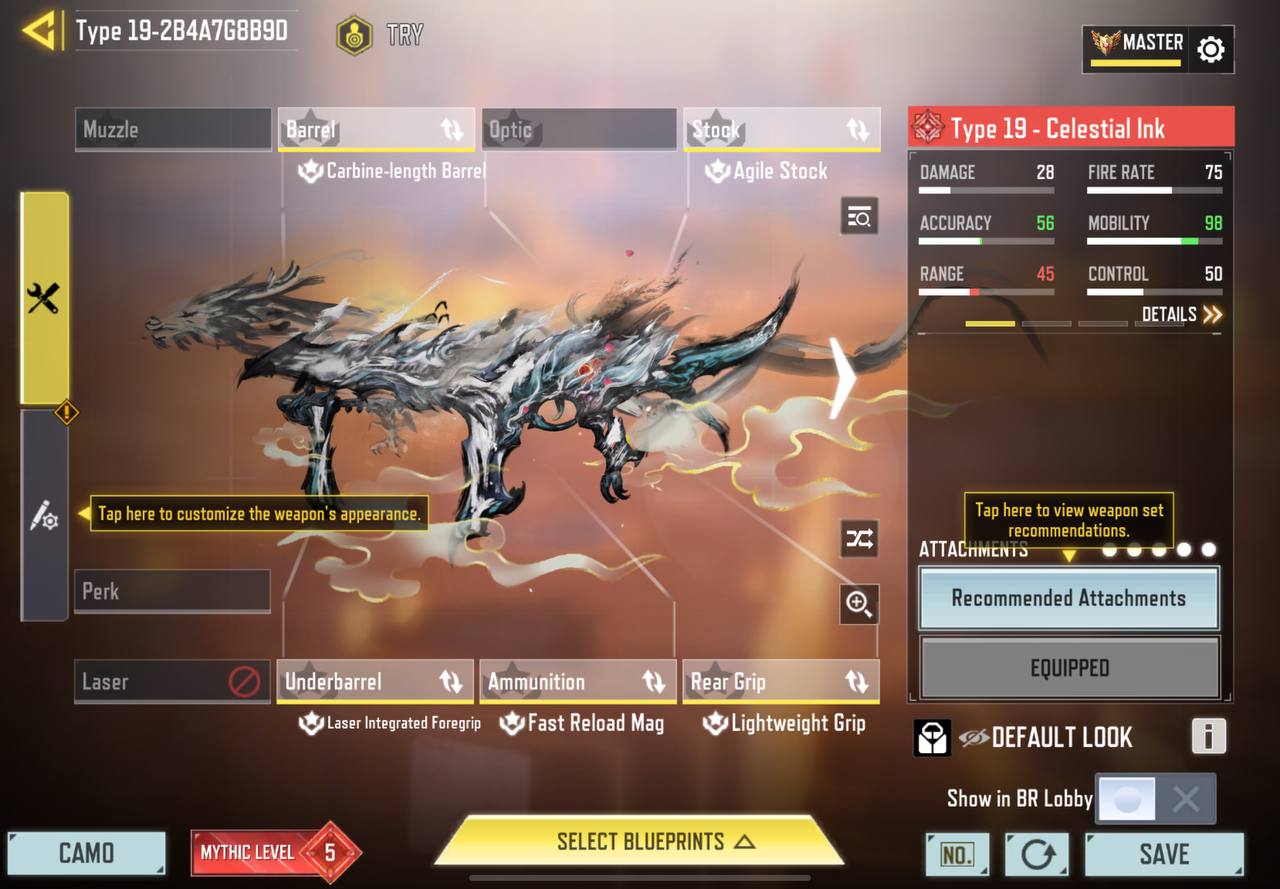Open Recommended Attachments
The image size is (1280, 889).
(x=1068, y=598)
